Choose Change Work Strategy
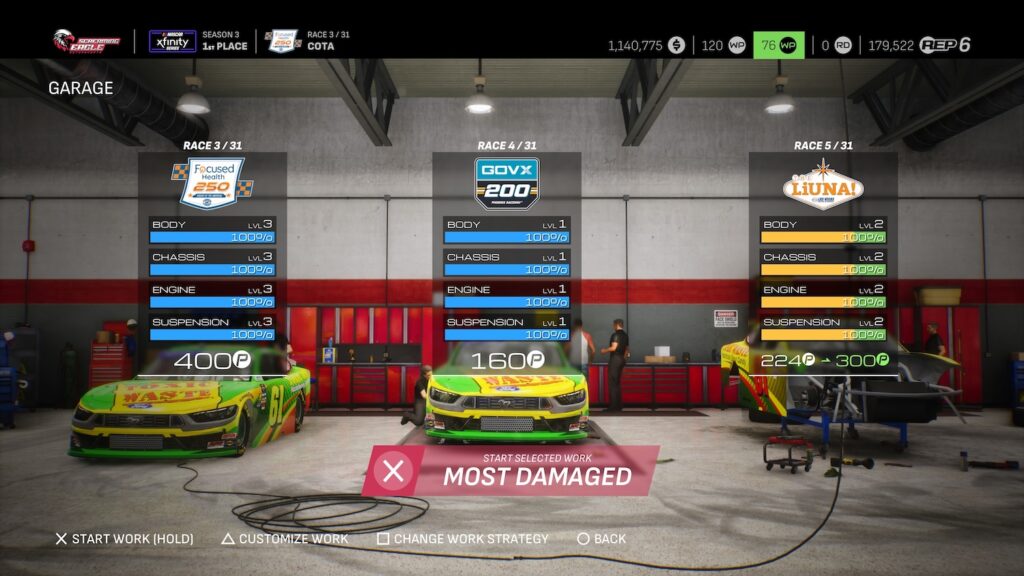Screen dimensions: 1024x576 (x=462, y=539)
